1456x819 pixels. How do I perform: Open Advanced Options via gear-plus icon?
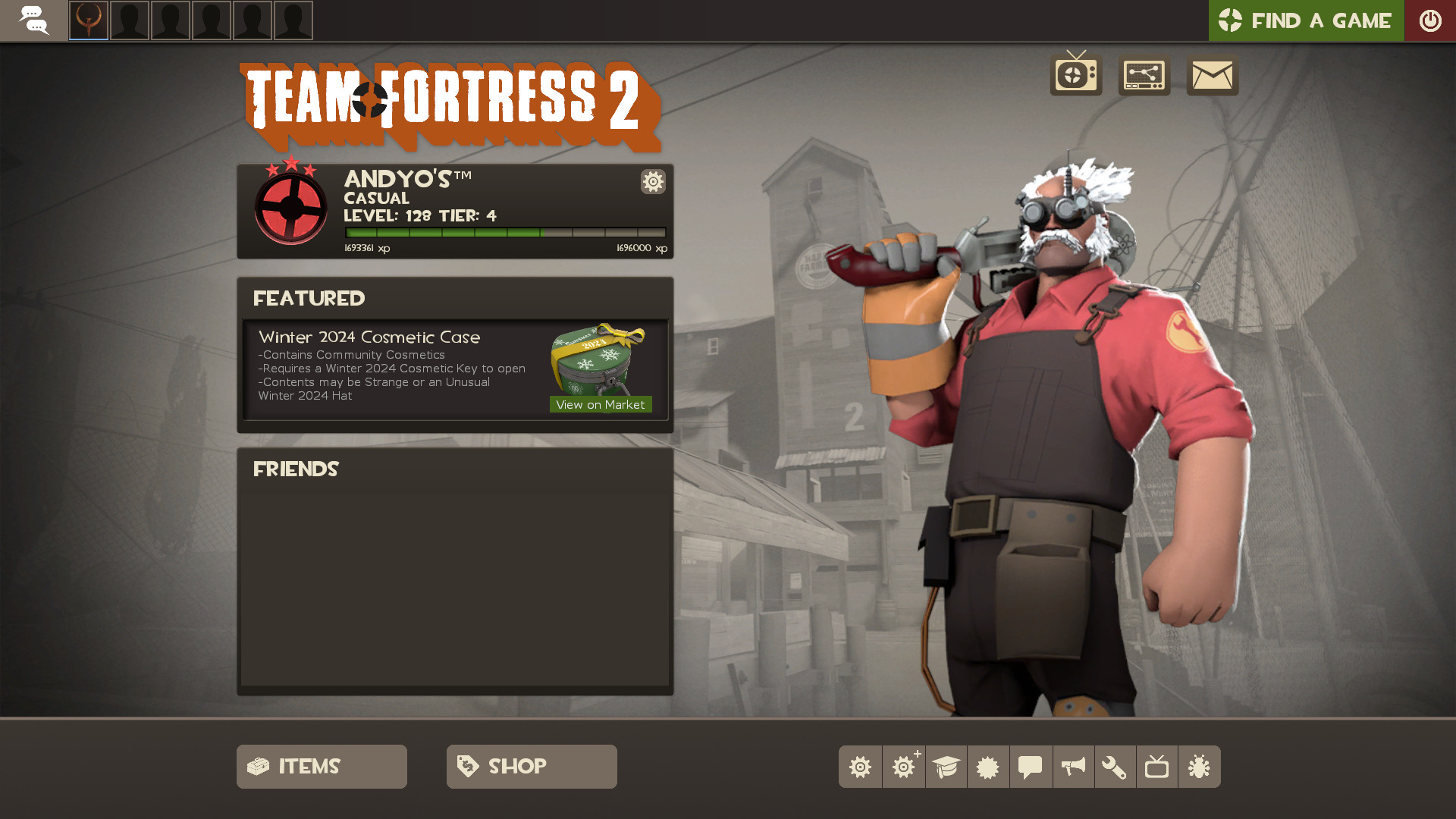(x=903, y=767)
